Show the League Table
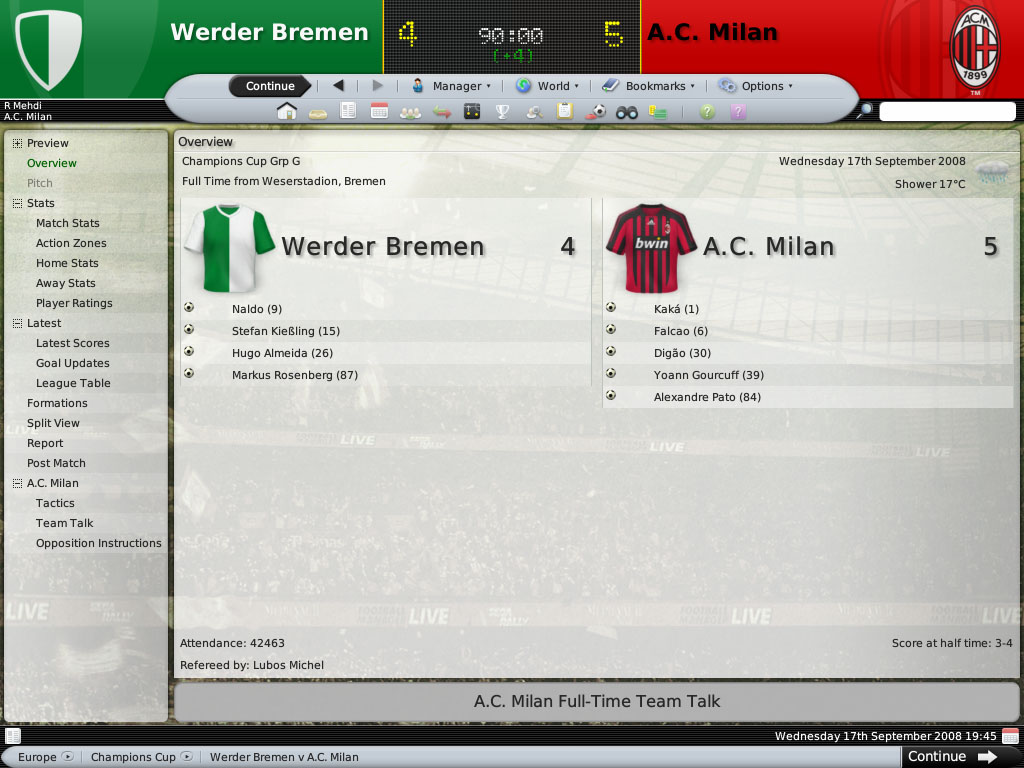The image size is (1024, 768). click(x=73, y=383)
